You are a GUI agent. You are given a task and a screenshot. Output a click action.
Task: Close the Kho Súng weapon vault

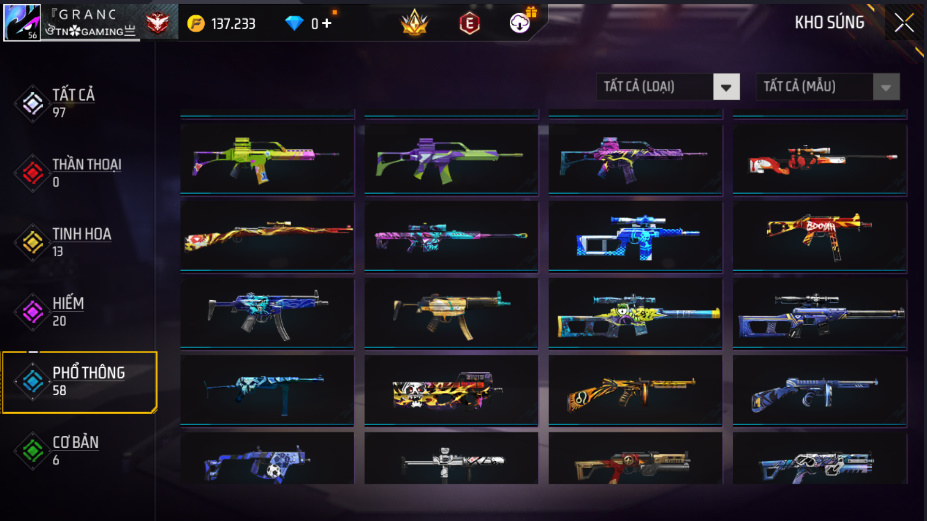coord(904,23)
